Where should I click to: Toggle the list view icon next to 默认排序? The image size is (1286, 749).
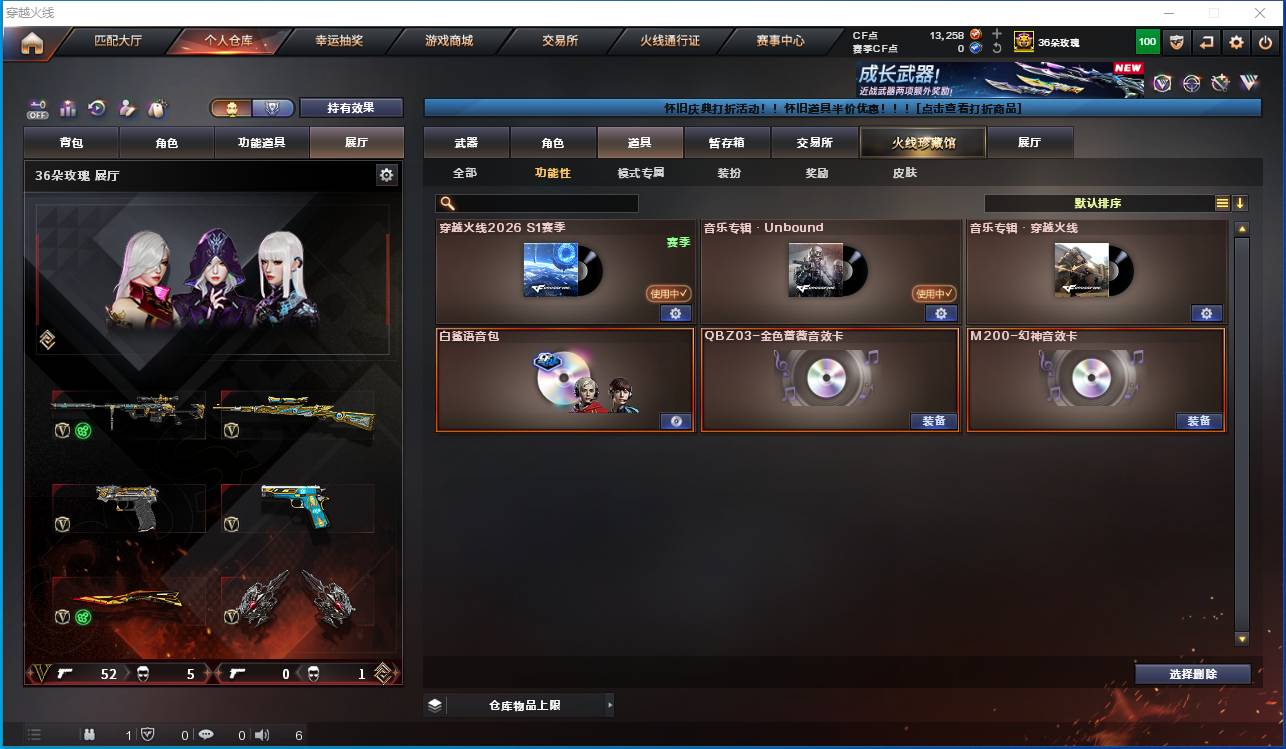[x=1222, y=203]
